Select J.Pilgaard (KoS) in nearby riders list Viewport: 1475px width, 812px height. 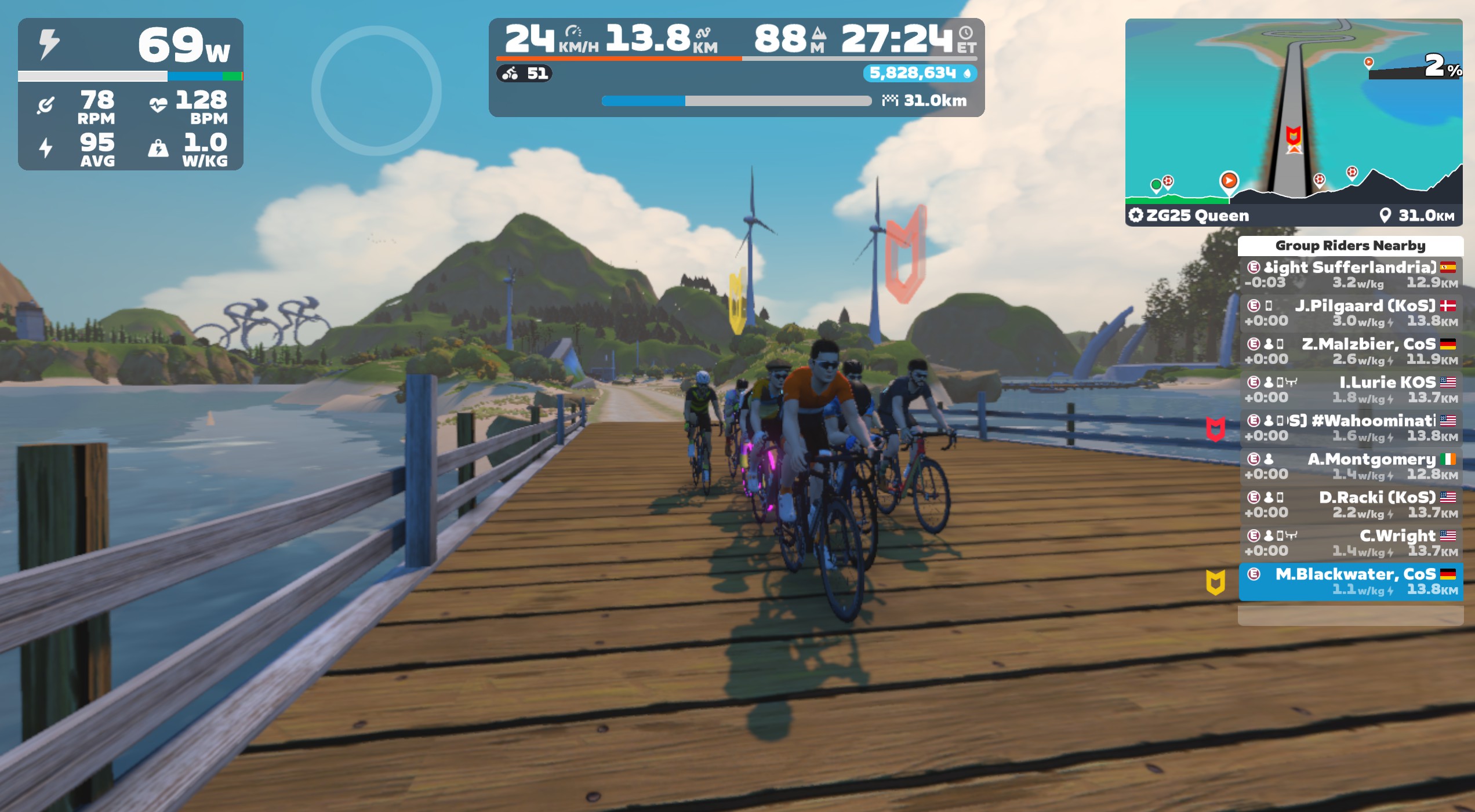click(1350, 313)
